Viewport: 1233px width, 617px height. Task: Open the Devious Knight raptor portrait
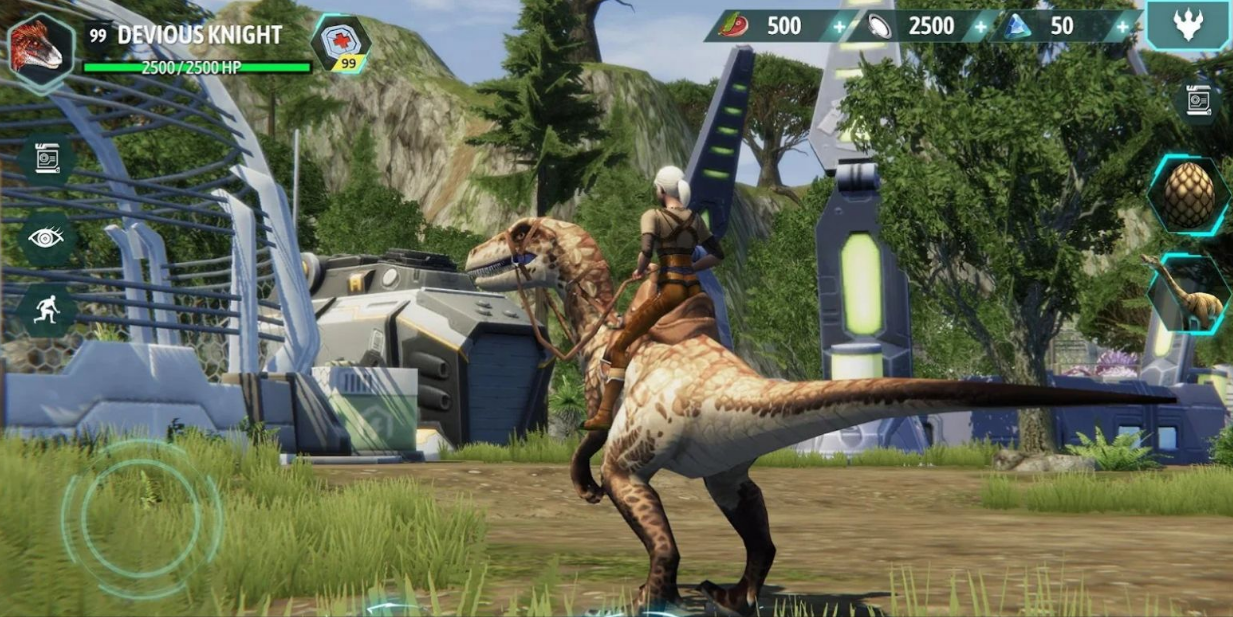[41, 48]
